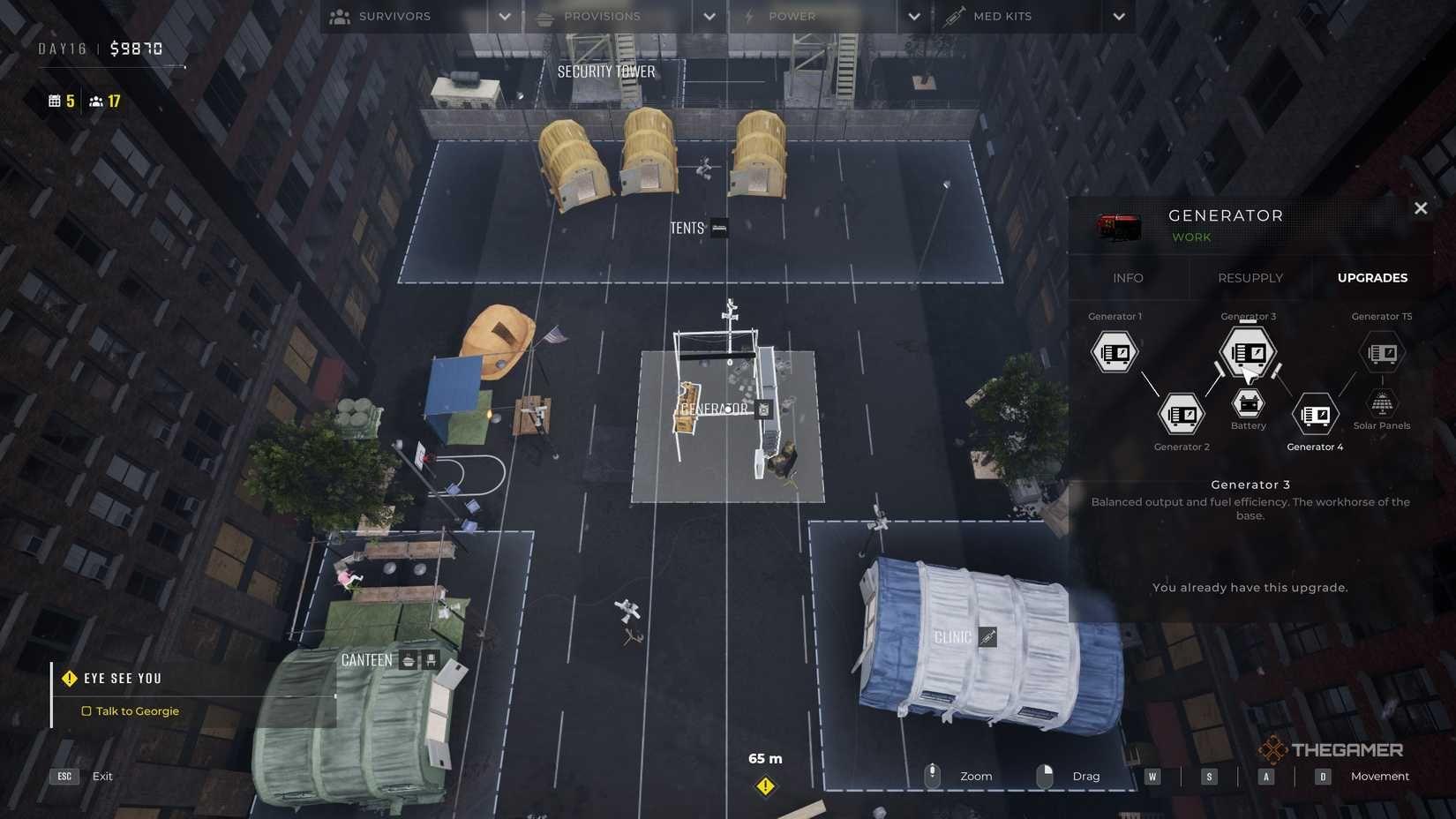This screenshot has width=1456, height=819.
Task: Switch to the Info tab
Action: pos(1129,278)
